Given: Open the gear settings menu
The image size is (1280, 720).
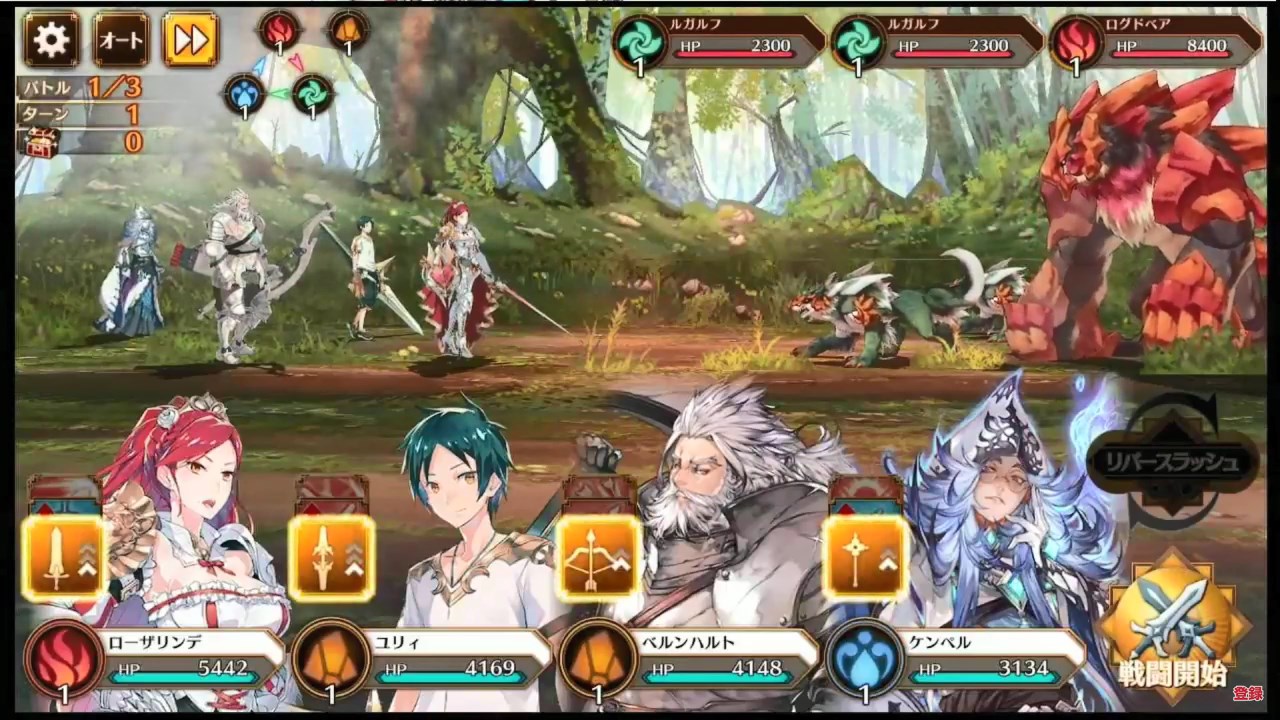Looking at the screenshot, I should 51,39.
